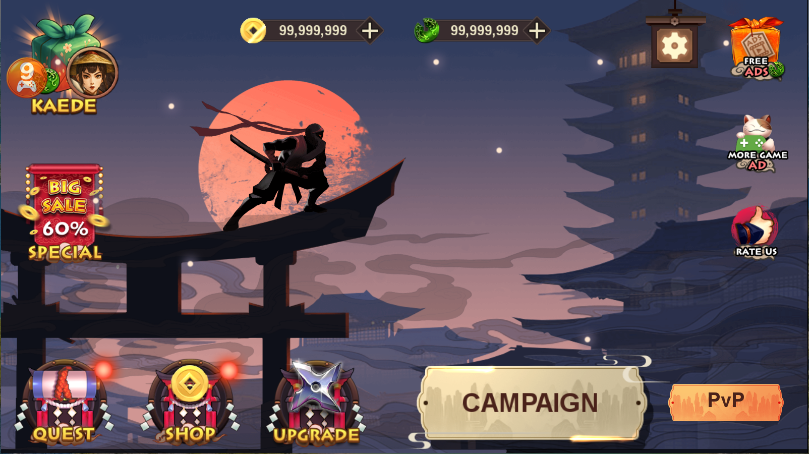Open More Game lucky cat ad
This screenshot has width=809, height=454.
click(x=756, y=141)
